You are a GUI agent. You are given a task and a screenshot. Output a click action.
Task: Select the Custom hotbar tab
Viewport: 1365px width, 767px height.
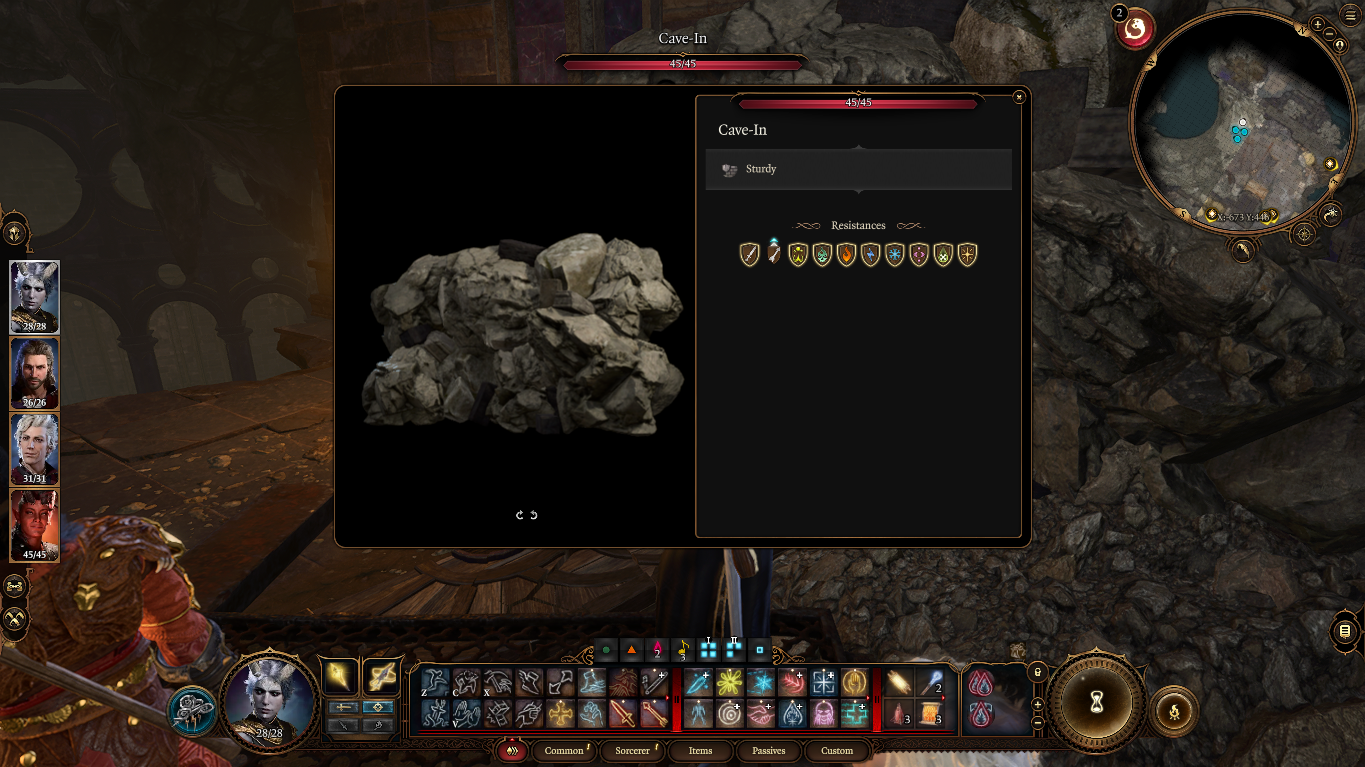pyautogui.click(x=837, y=751)
